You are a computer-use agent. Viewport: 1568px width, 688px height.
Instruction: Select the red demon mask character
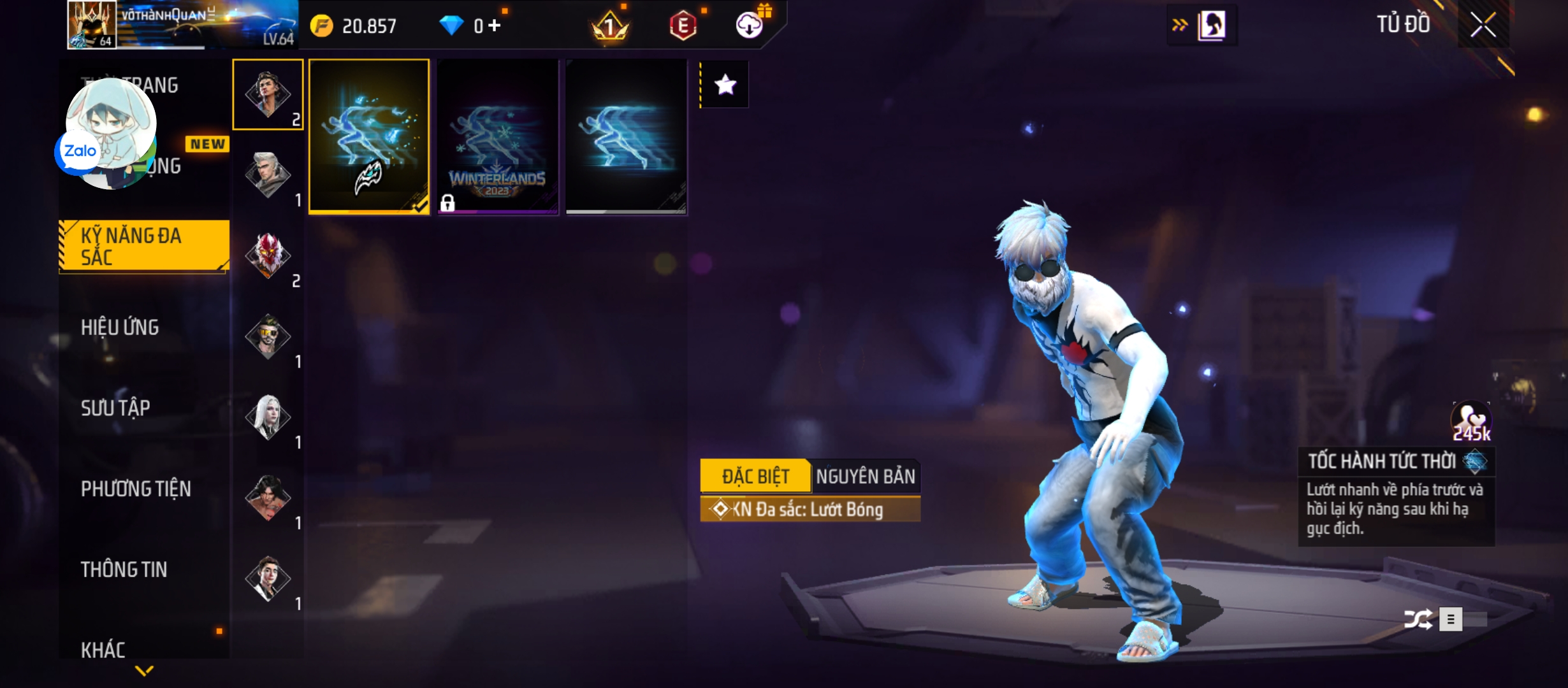[268, 255]
